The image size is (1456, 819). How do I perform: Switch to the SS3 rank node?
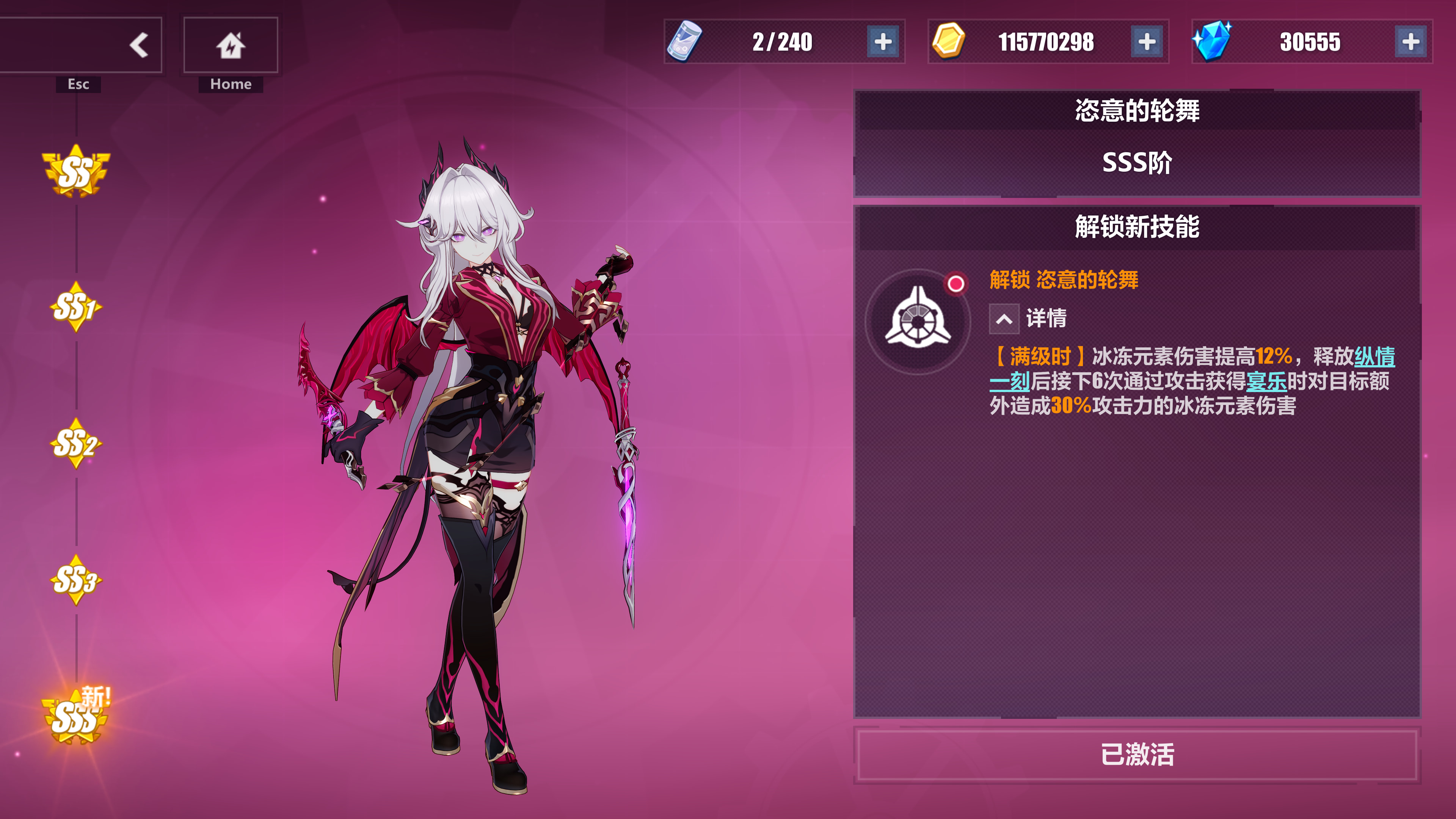pos(76,581)
